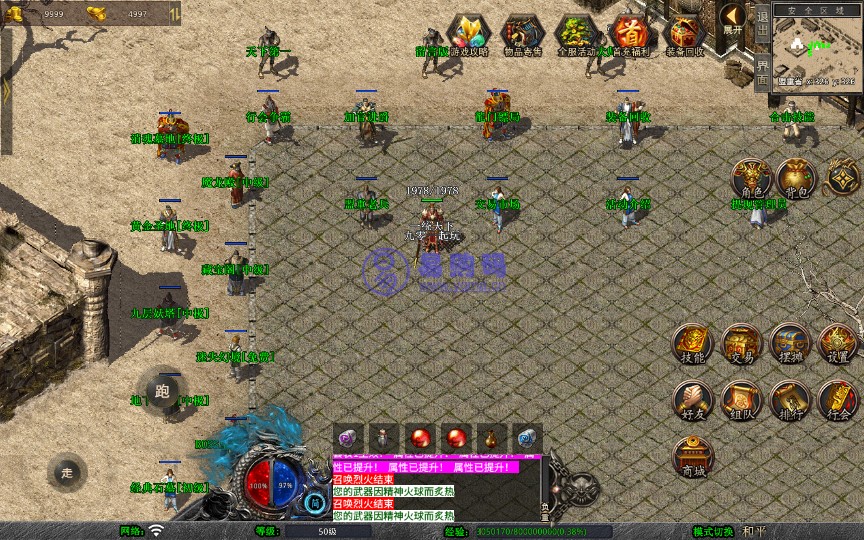Open the 游戏攻略 game guide icon
This screenshot has height=540, width=864.
(x=468, y=33)
